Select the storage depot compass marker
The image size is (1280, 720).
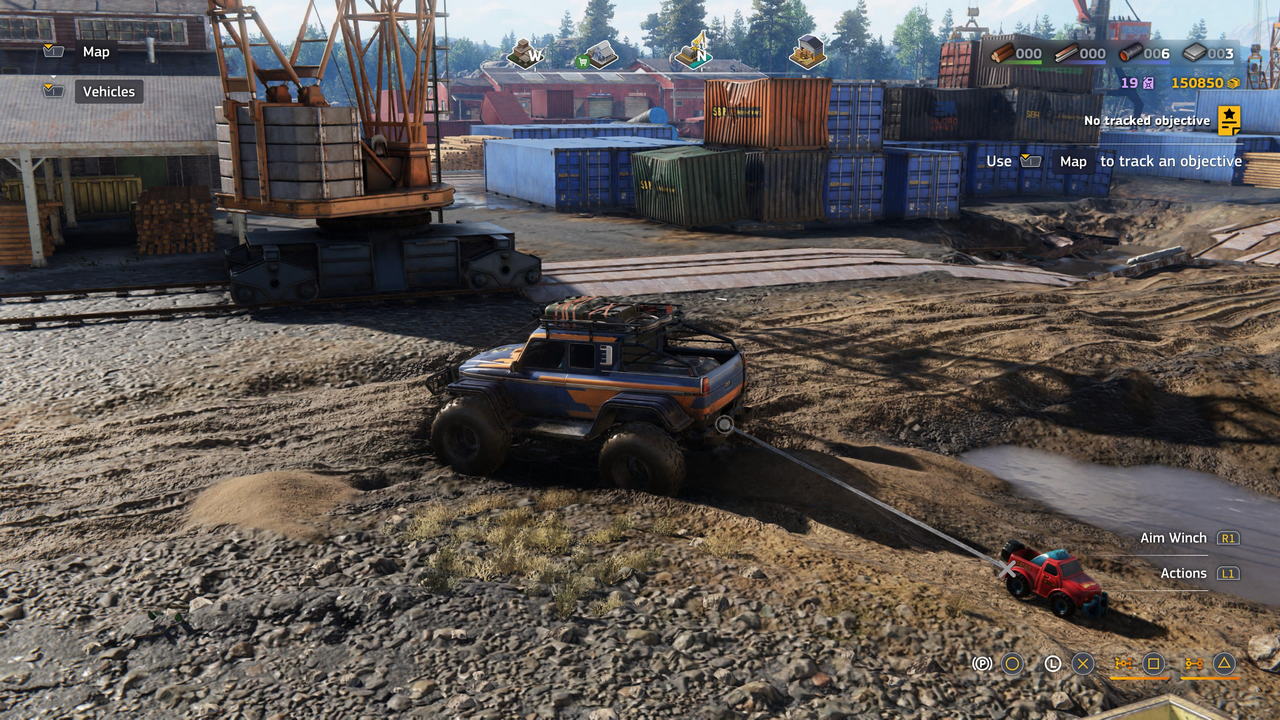807,52
